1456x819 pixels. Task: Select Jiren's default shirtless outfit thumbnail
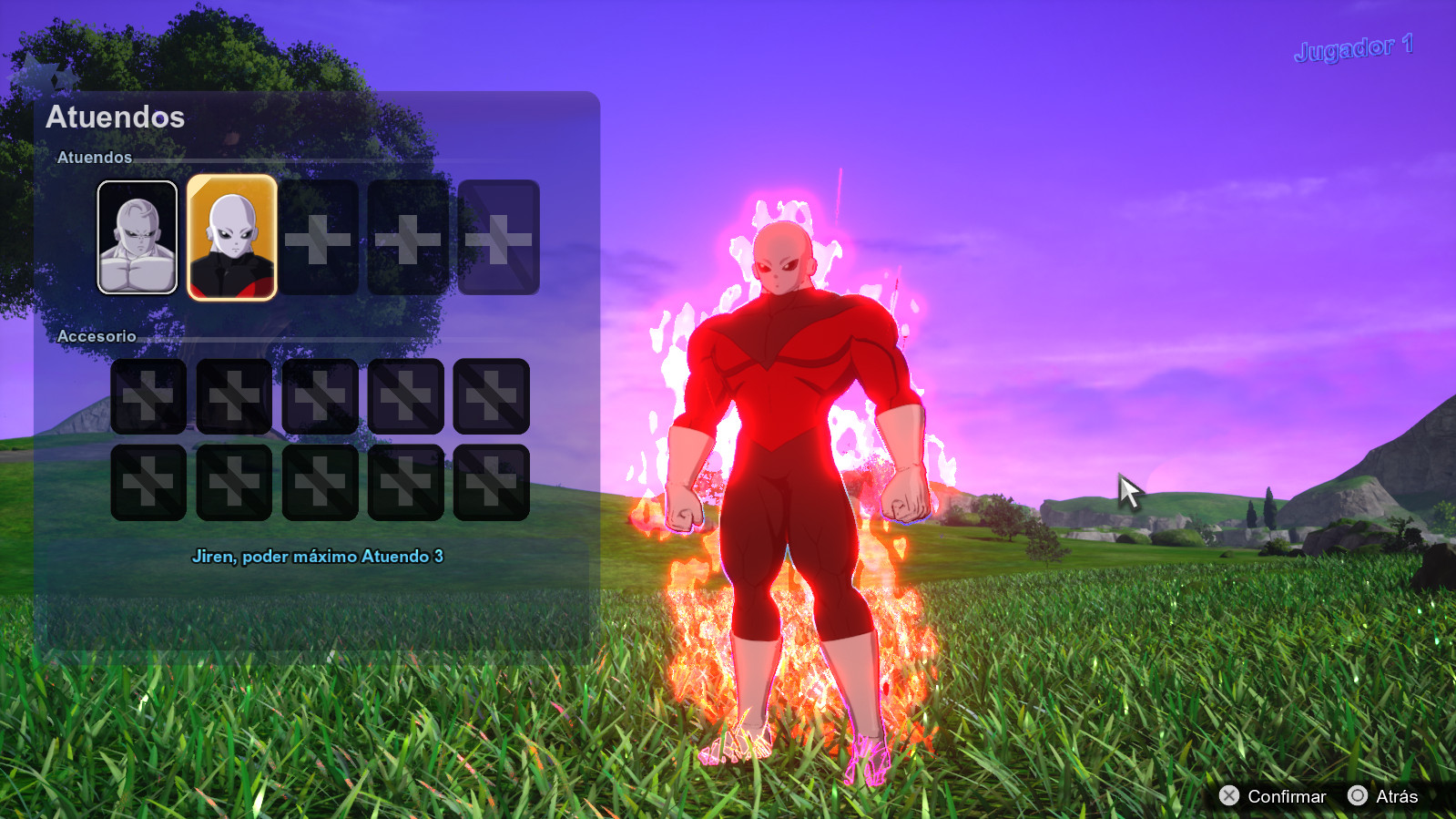tap(137, 239)
